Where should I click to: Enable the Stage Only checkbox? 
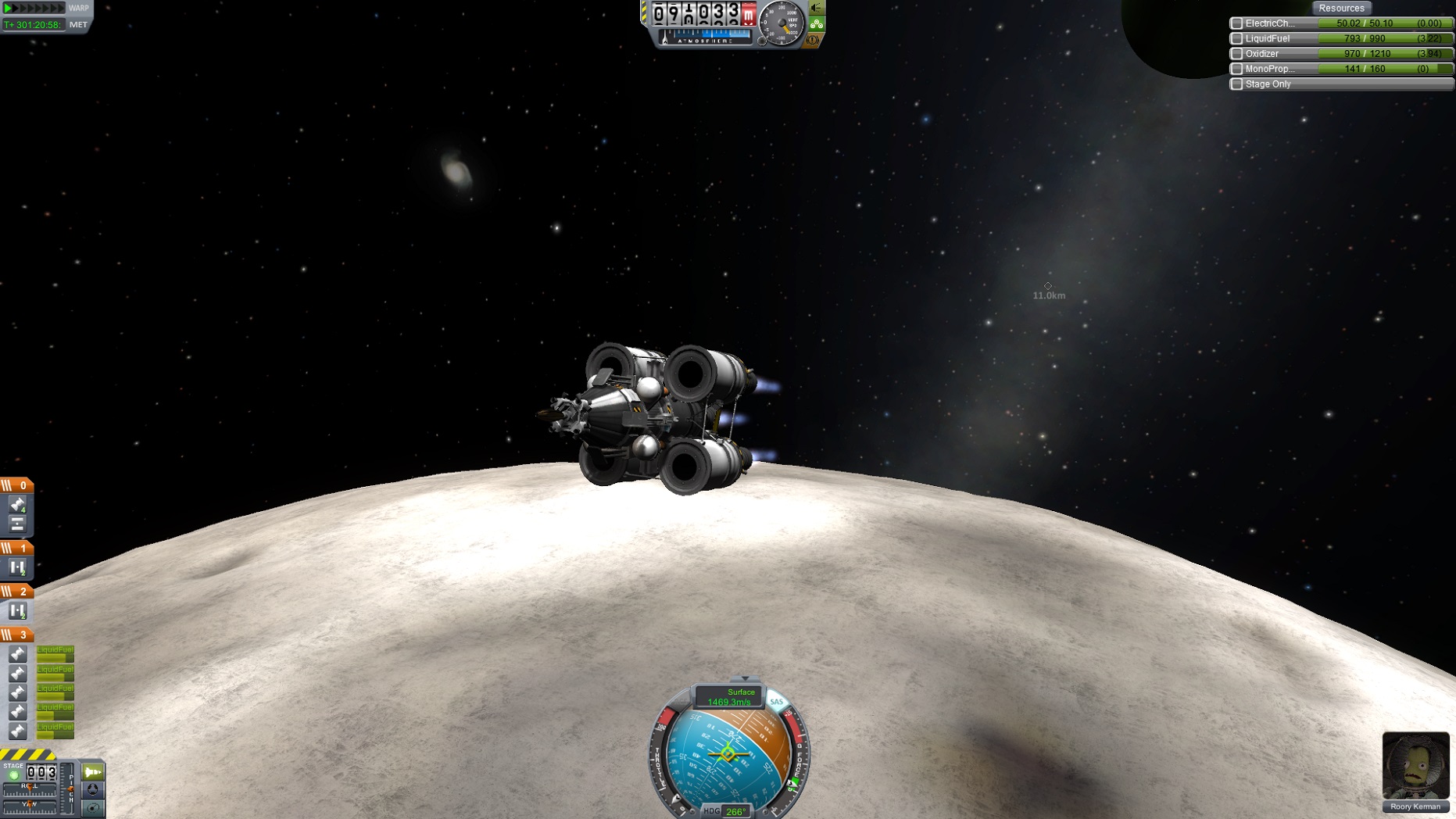pyautogui.click(x=1236, y=84)
